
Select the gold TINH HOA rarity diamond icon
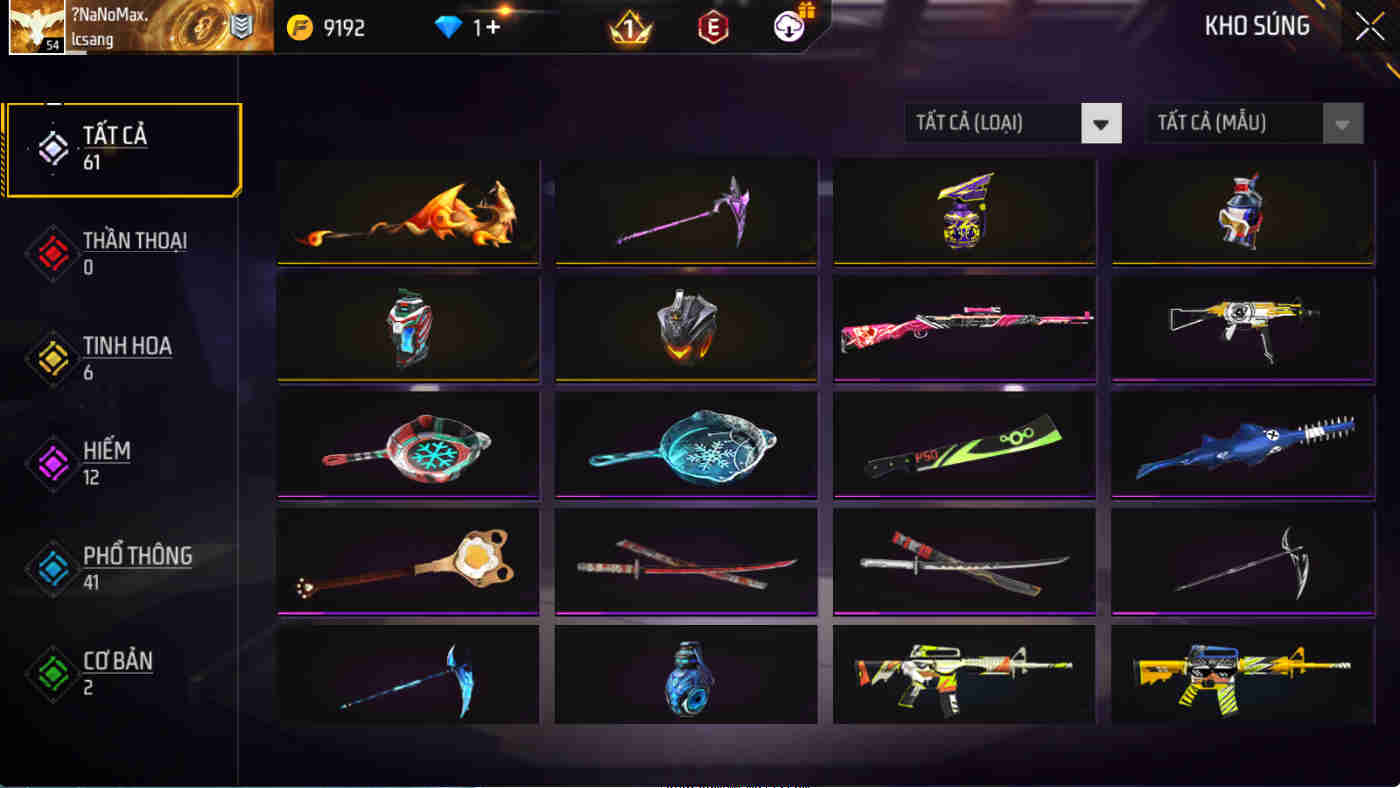click(52, 358)
